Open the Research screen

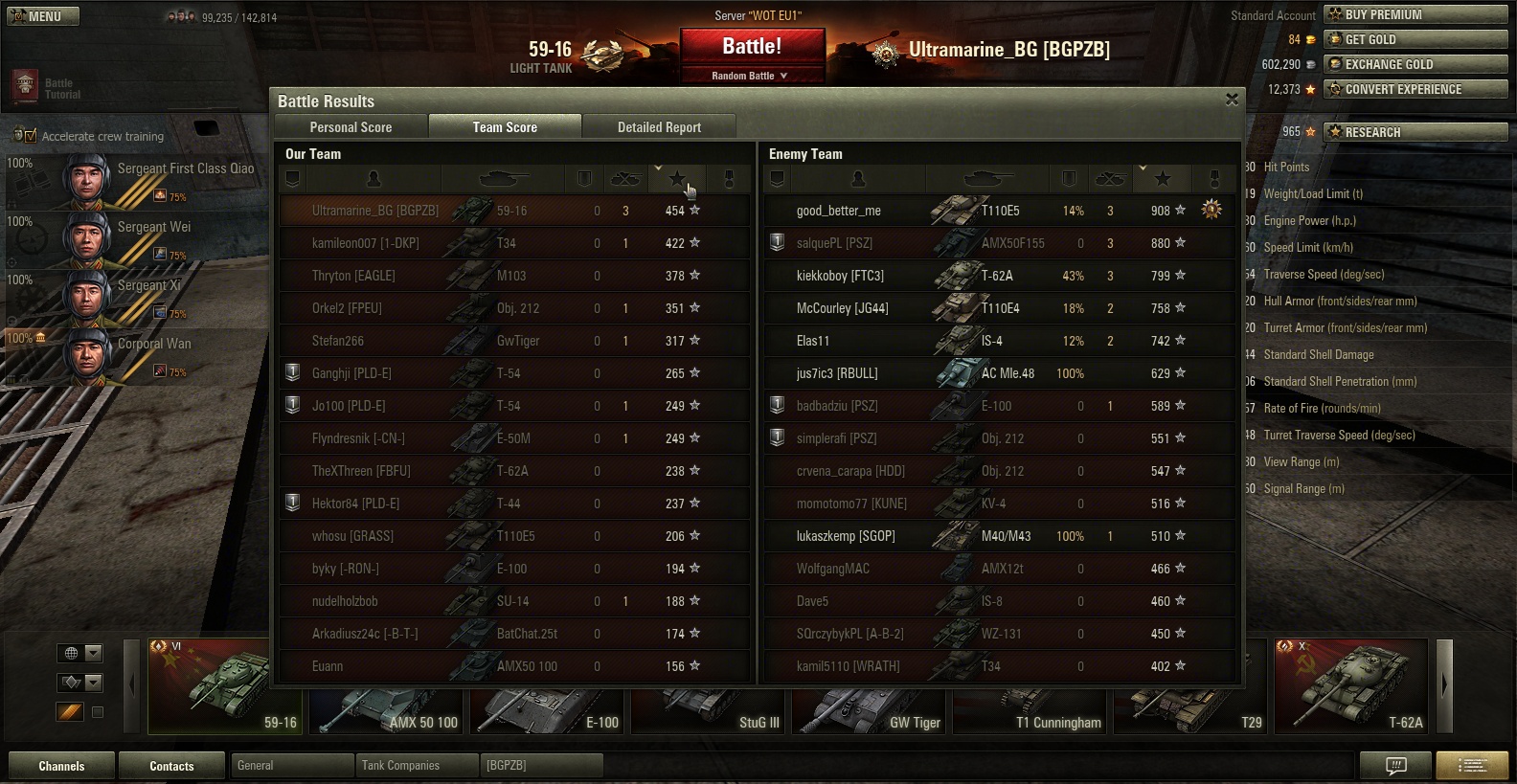1415,132
